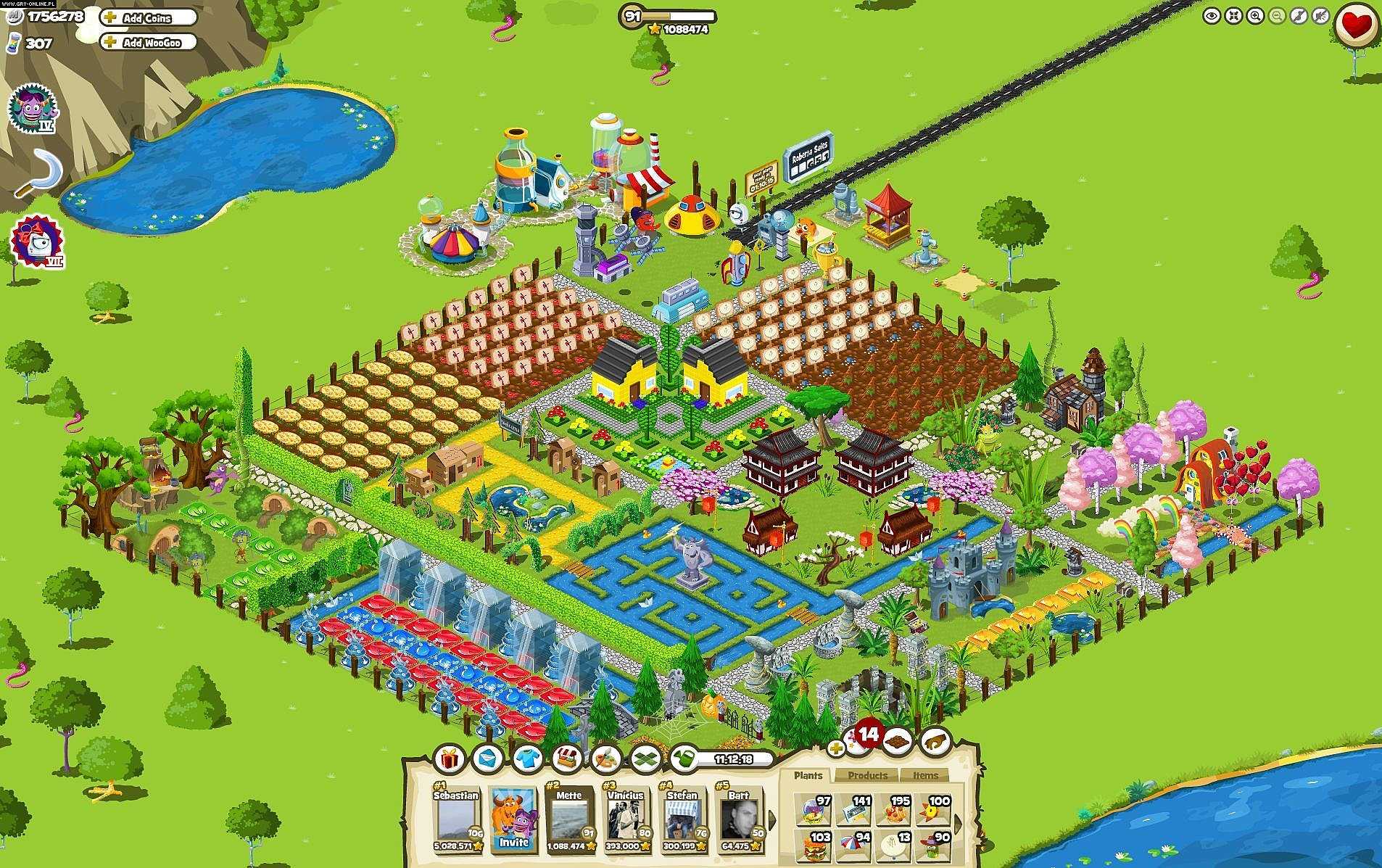The image size is (1382, 868).
Task: Switch to the Products tab
Action: click(x=867, y=775)
